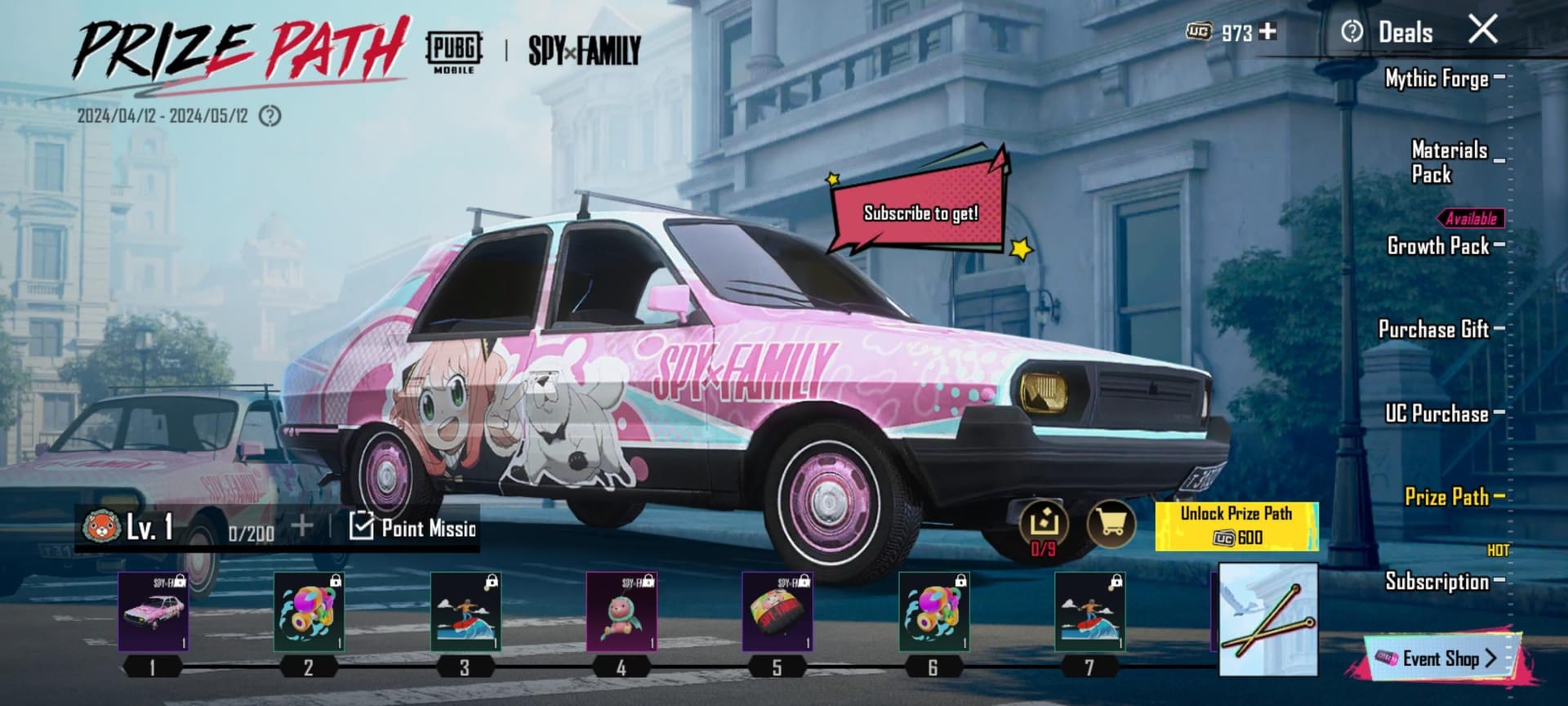Viewport: 1568px width, 706px height.
Task: Click the UC currency card icon
Action: pos(1197,32)
